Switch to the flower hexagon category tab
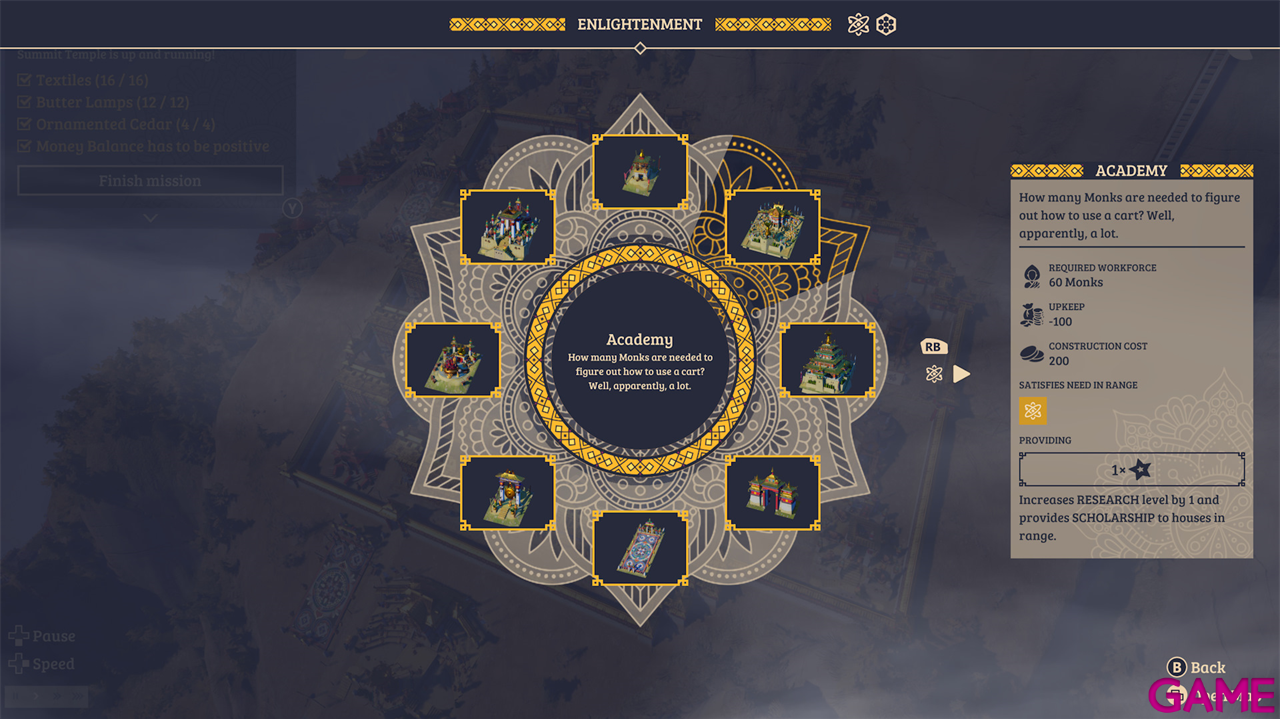 tap(886, 25)
